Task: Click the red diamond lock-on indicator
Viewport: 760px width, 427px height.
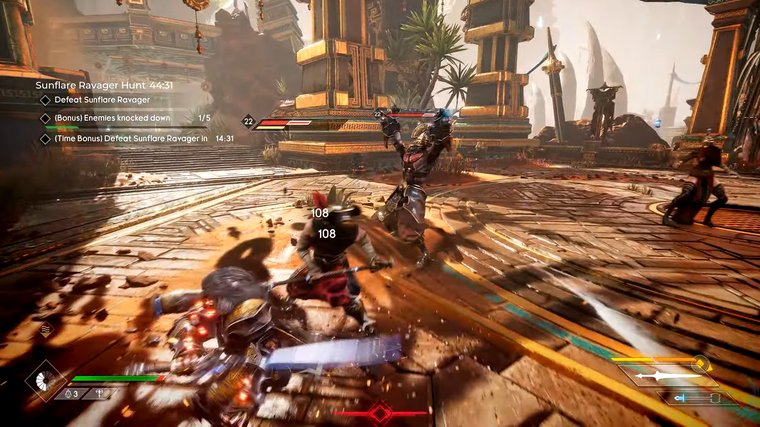Action: (x=380, y=412)
